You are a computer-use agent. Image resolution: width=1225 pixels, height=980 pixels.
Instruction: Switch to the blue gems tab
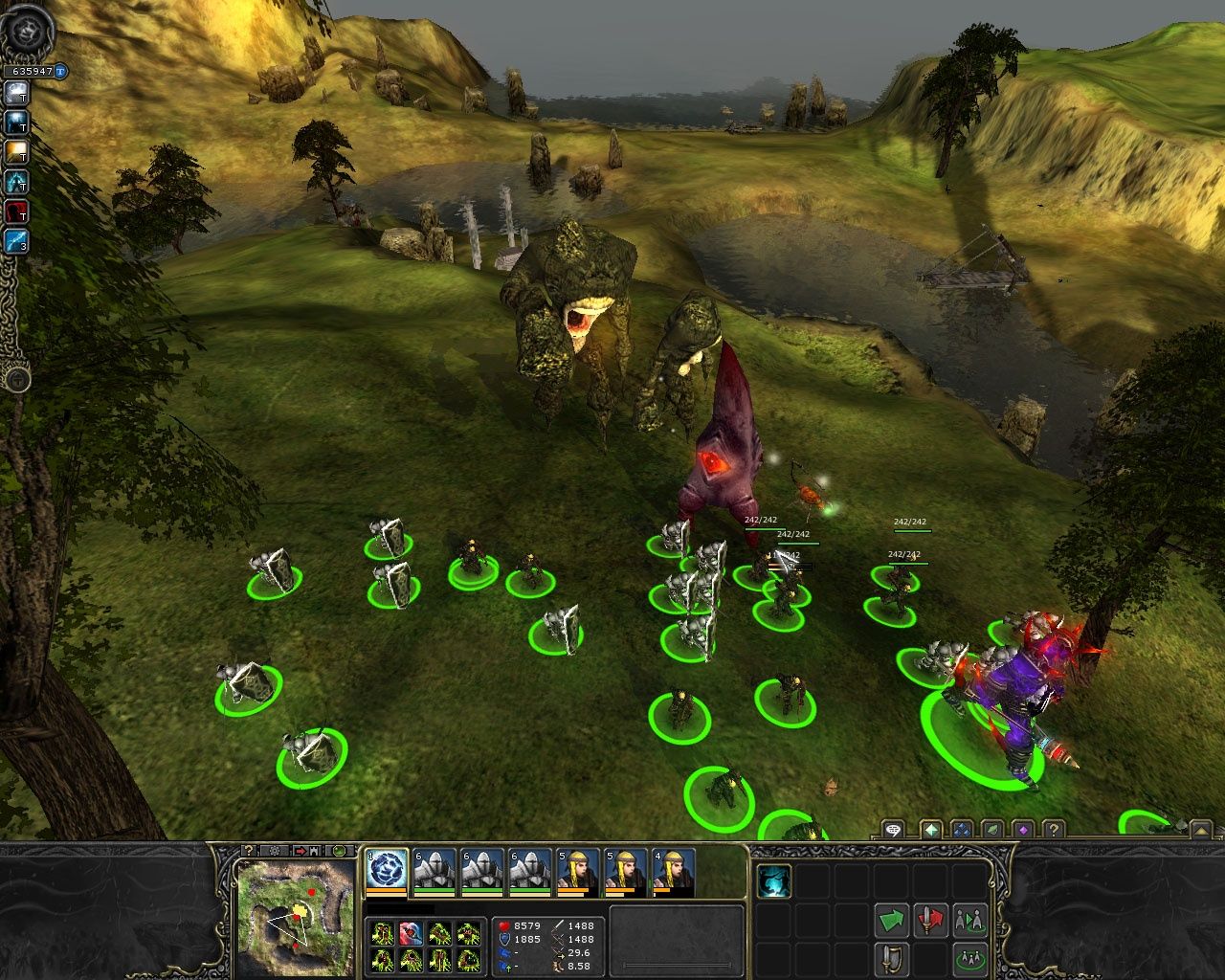click(962, 830)
